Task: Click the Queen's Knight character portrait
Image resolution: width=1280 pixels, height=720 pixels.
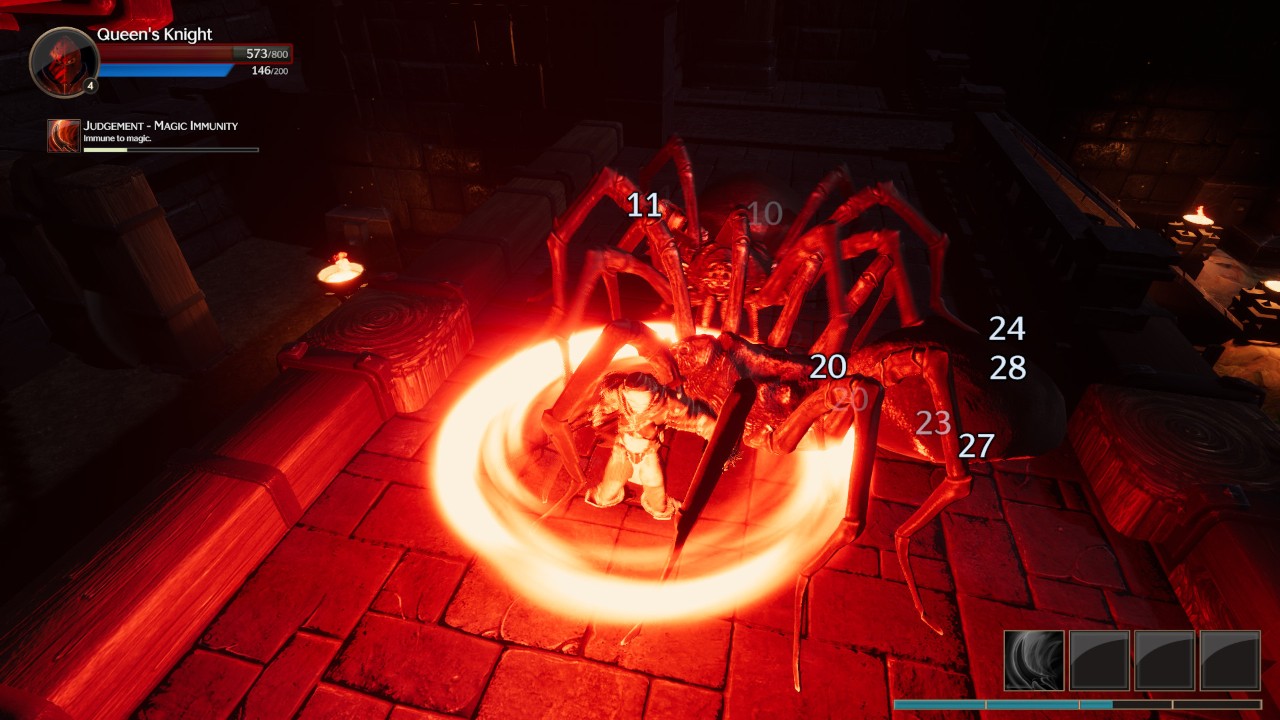Action: click(x=64, y=62)
